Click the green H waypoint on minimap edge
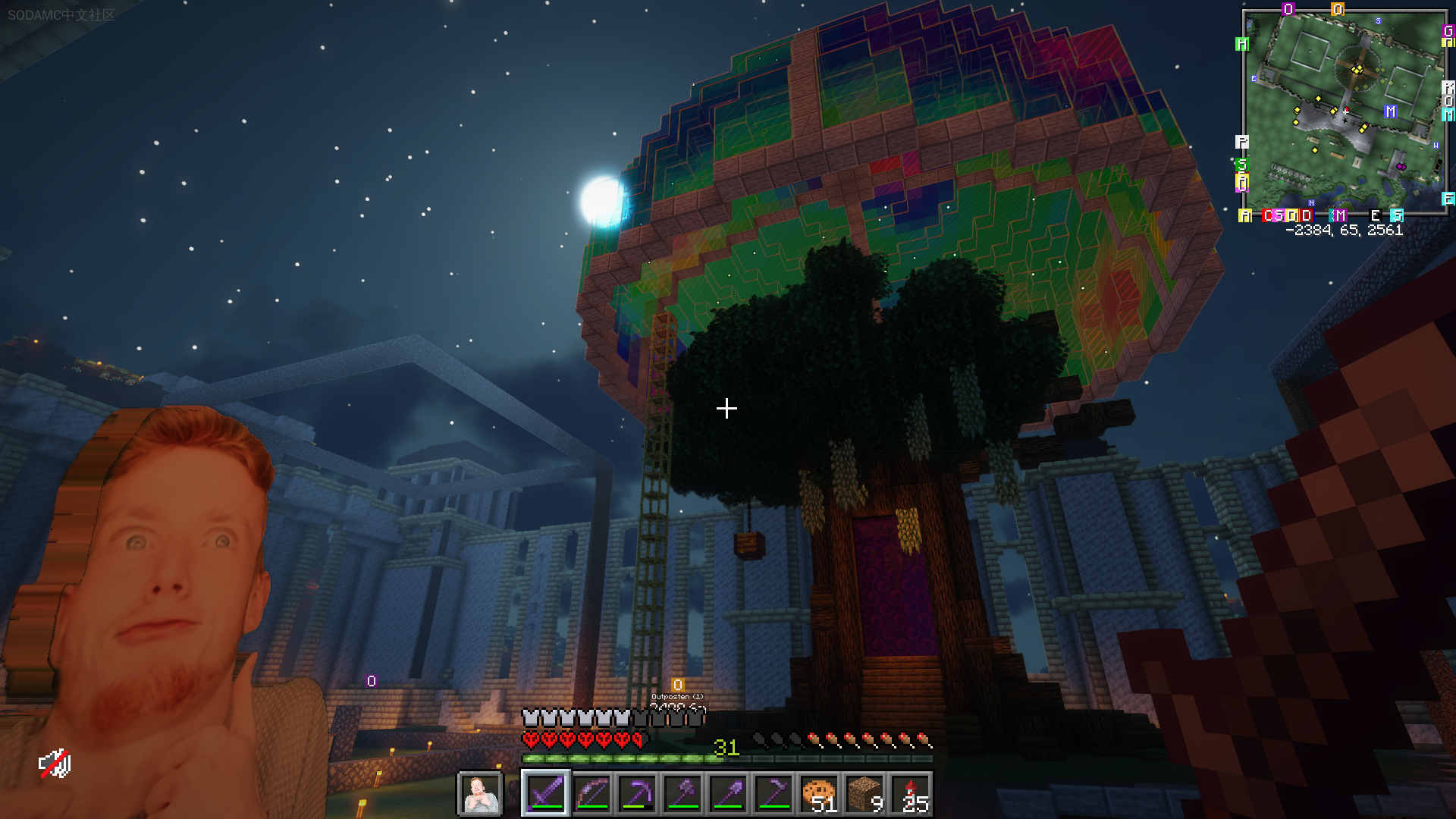 point(1242,44)
